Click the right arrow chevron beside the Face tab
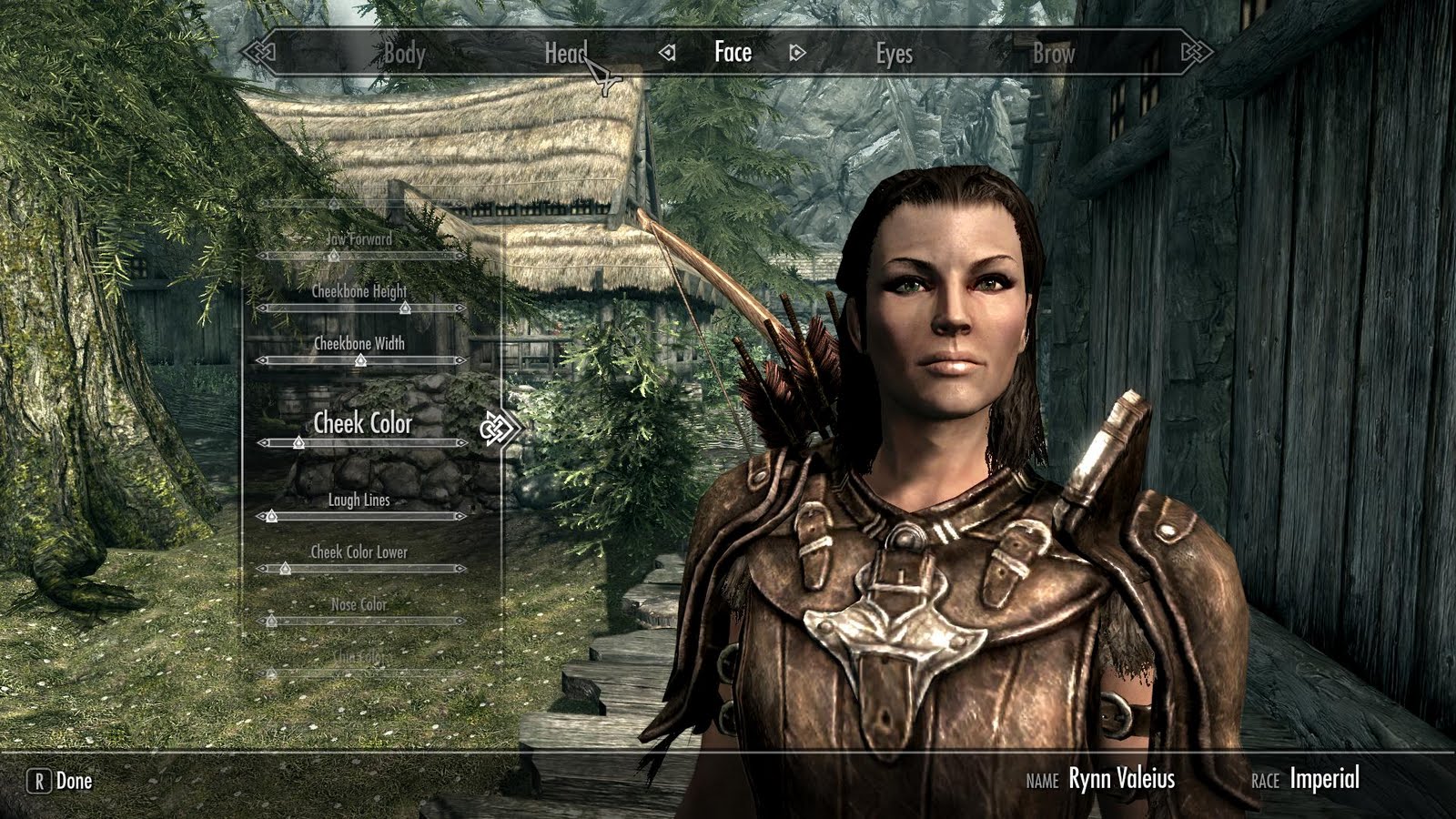 (x=795, y=54)
